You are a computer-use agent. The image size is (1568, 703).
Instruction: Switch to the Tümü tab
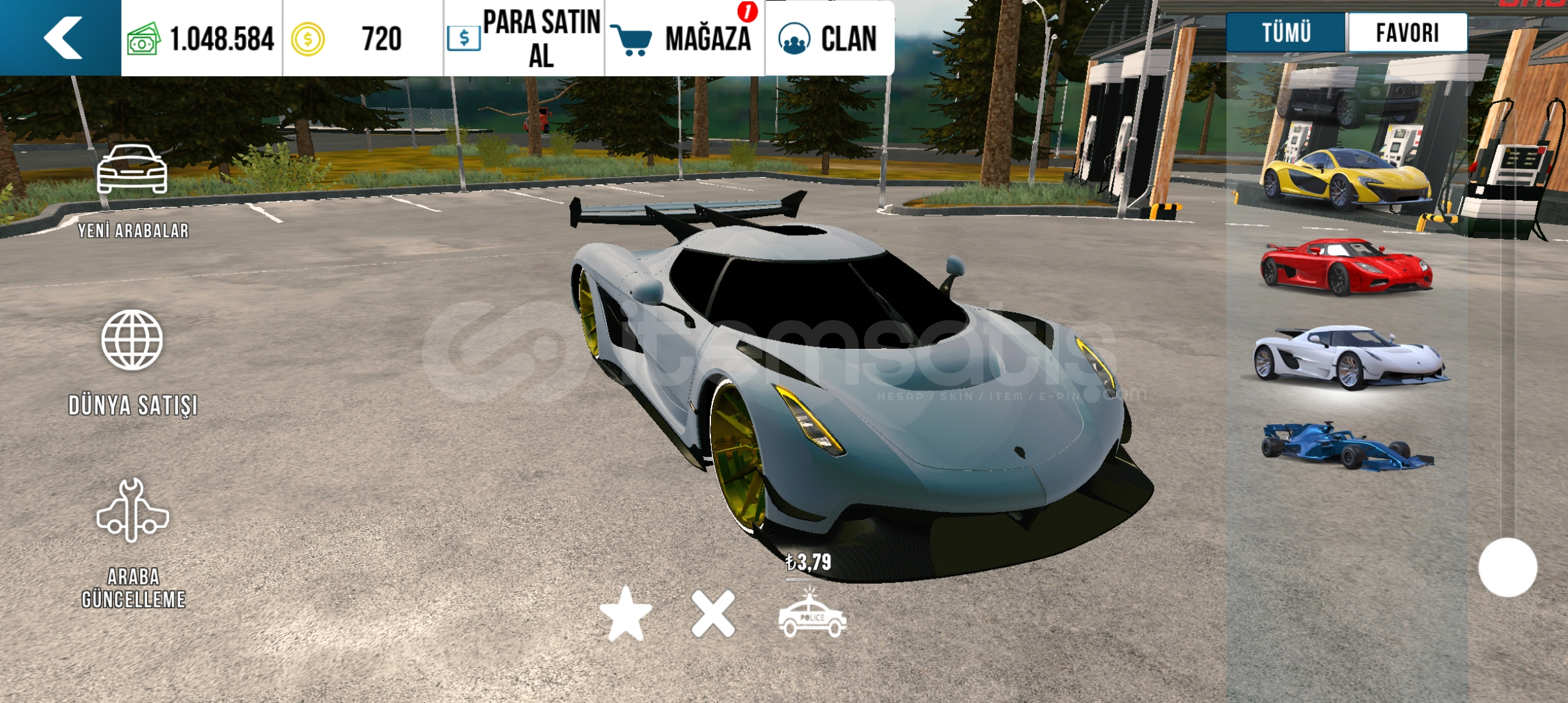[x=1286, y=33]
